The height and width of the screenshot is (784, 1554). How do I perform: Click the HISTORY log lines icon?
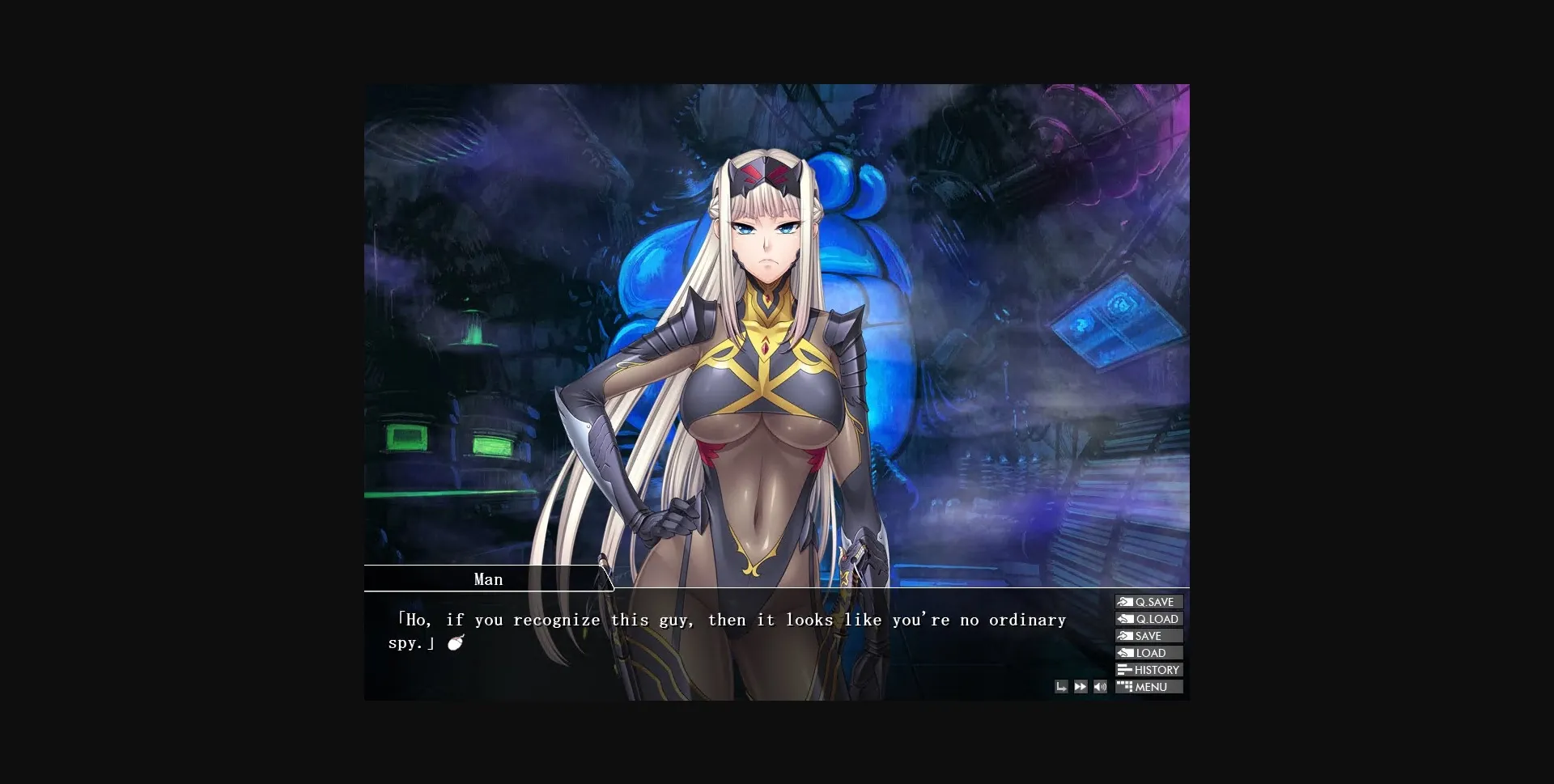click(x=1125, y=669)
